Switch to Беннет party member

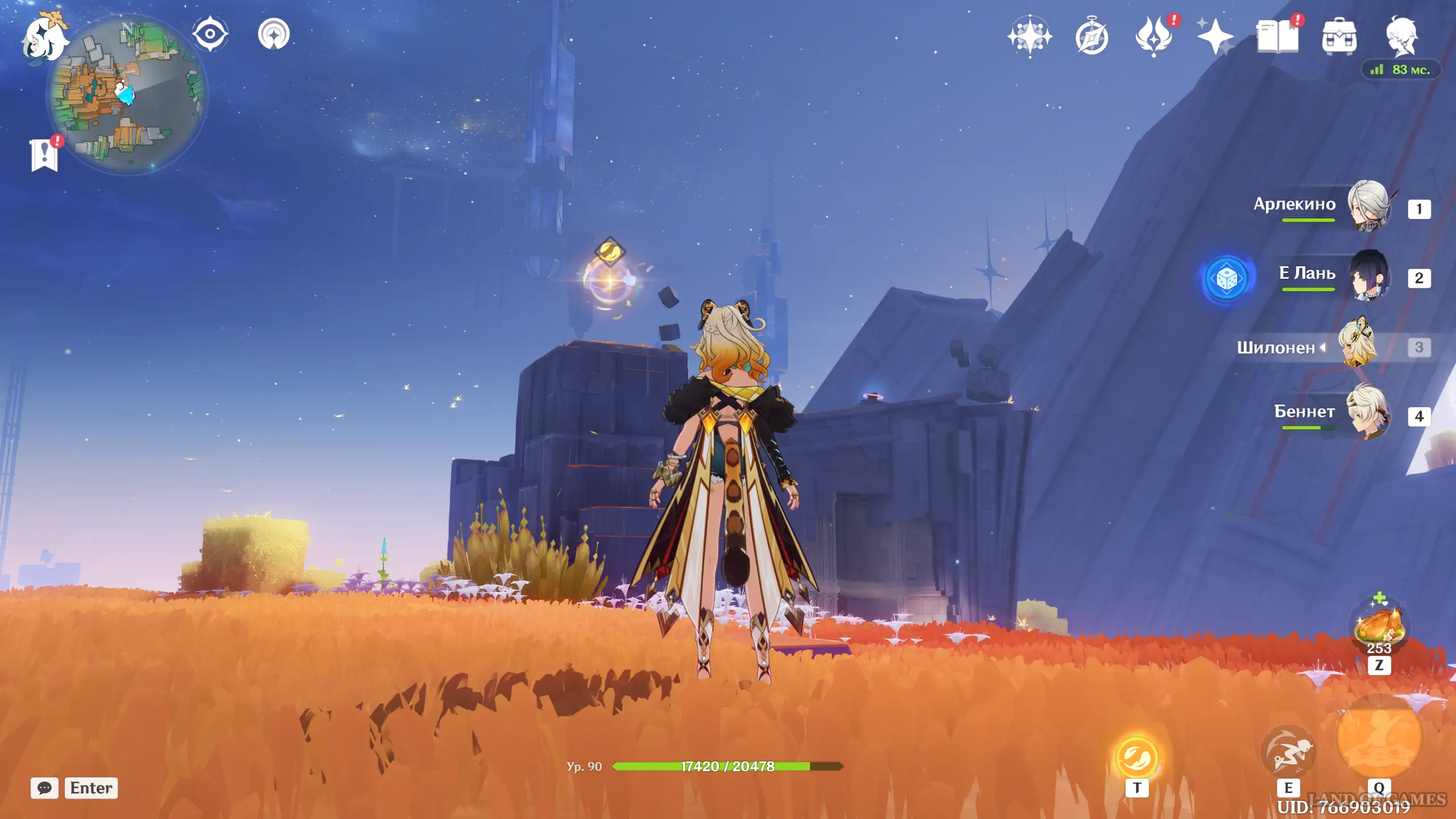1367,412
